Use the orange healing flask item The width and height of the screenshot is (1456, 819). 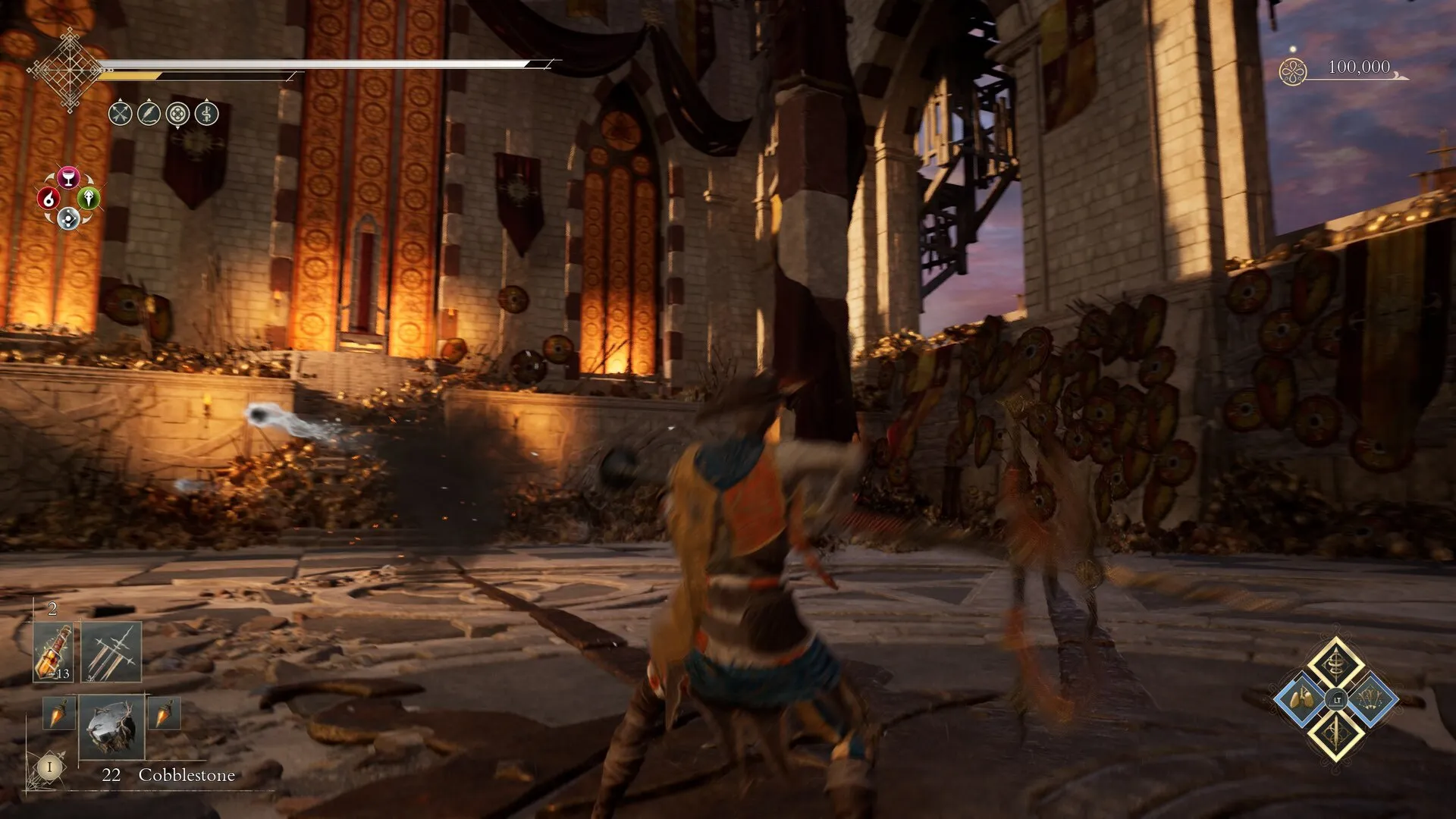(x=53, y=652)
